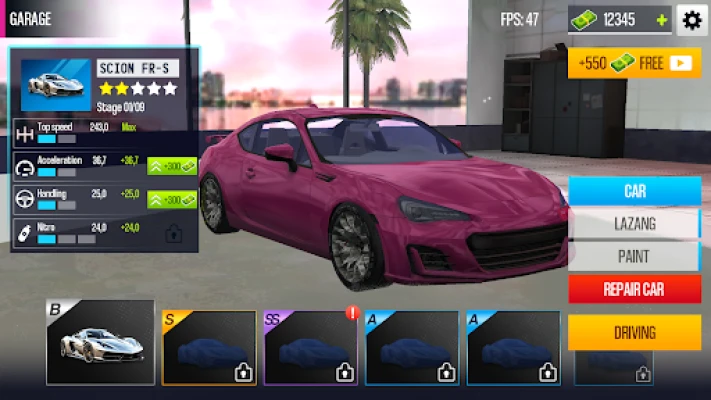Open the PAINT tab
The image size is (711, 400).
634,256
